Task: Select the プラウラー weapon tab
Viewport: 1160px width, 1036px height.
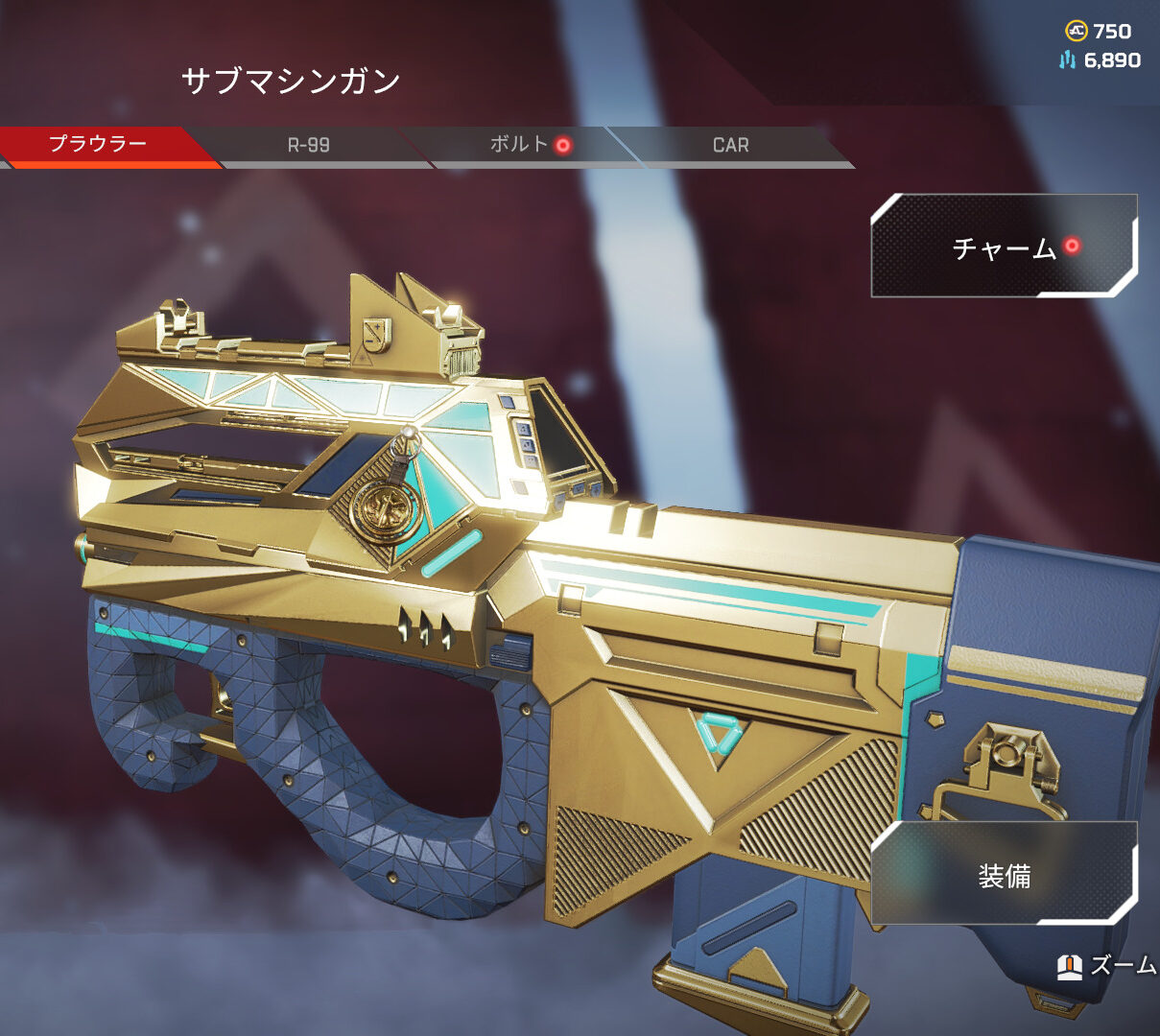Action: pos(98,145)
